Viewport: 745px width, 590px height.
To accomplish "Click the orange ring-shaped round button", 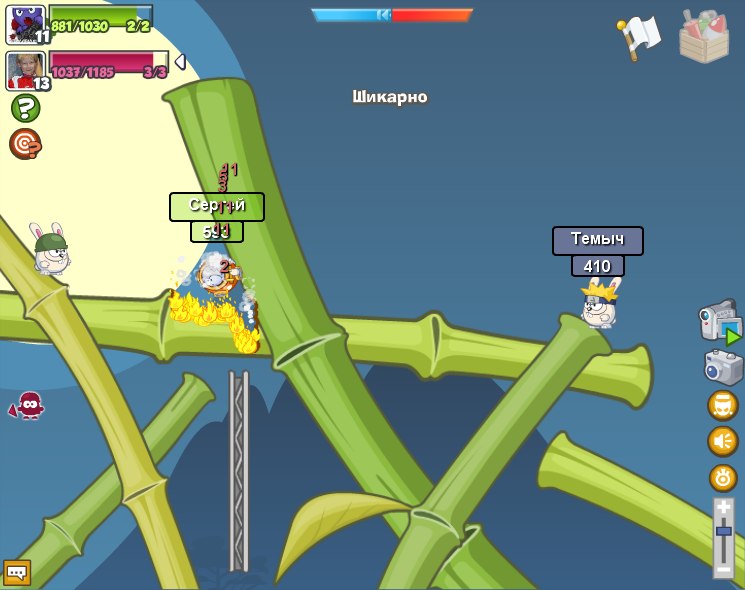I will pos(723,477).
